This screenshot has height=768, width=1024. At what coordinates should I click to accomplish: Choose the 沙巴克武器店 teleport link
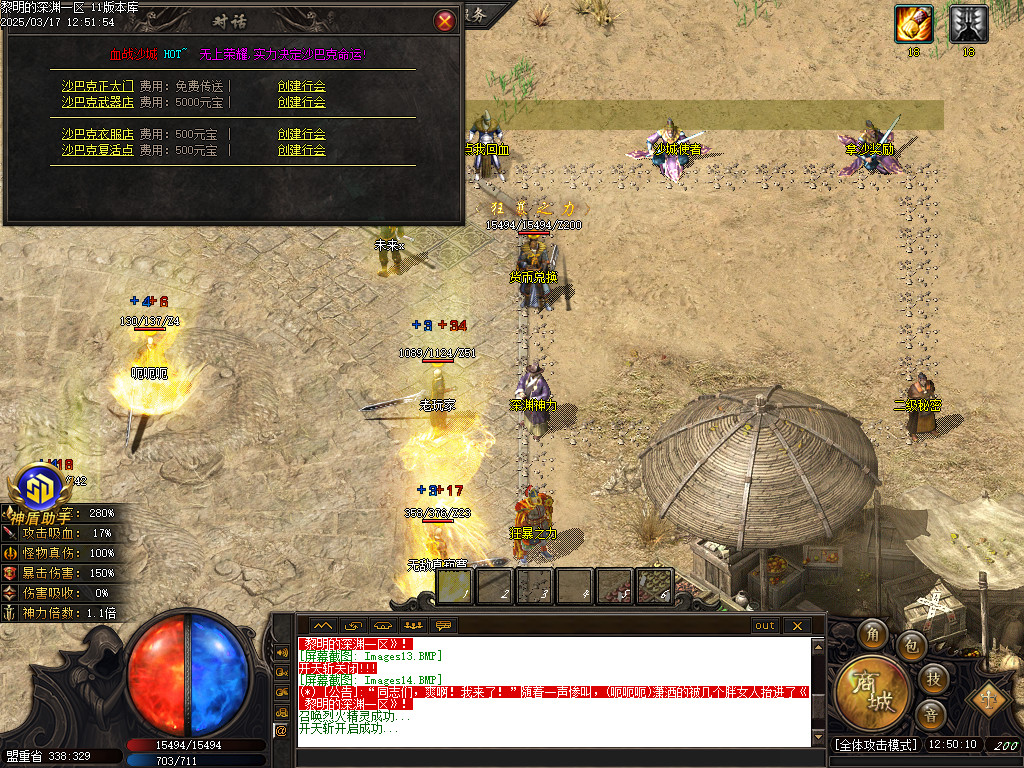coord(97,102)
